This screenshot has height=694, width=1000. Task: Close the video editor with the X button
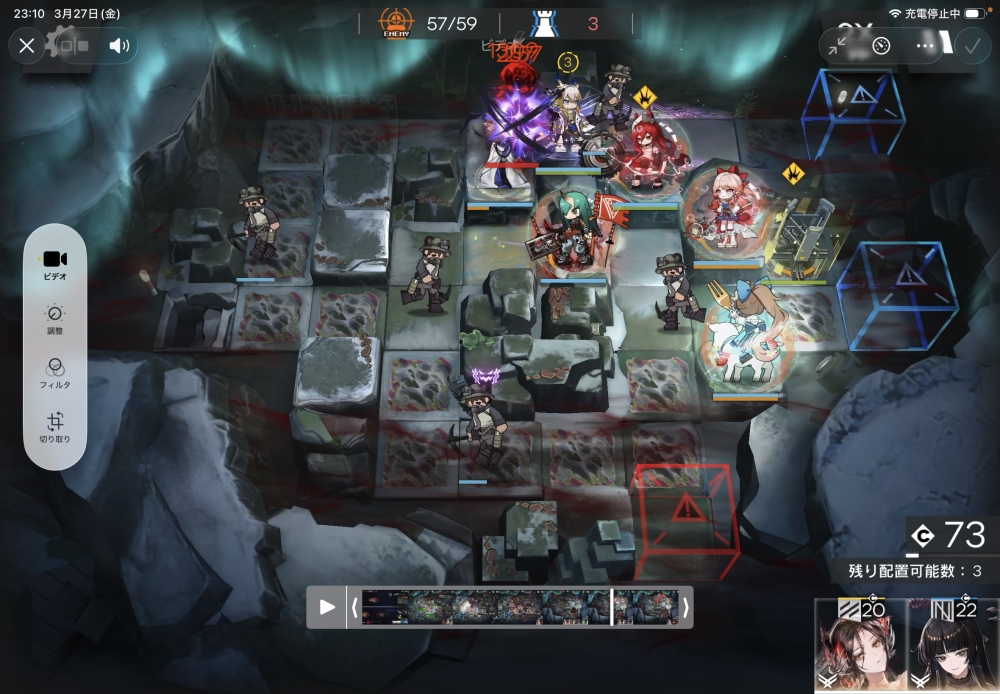click(x=27, y=45)
